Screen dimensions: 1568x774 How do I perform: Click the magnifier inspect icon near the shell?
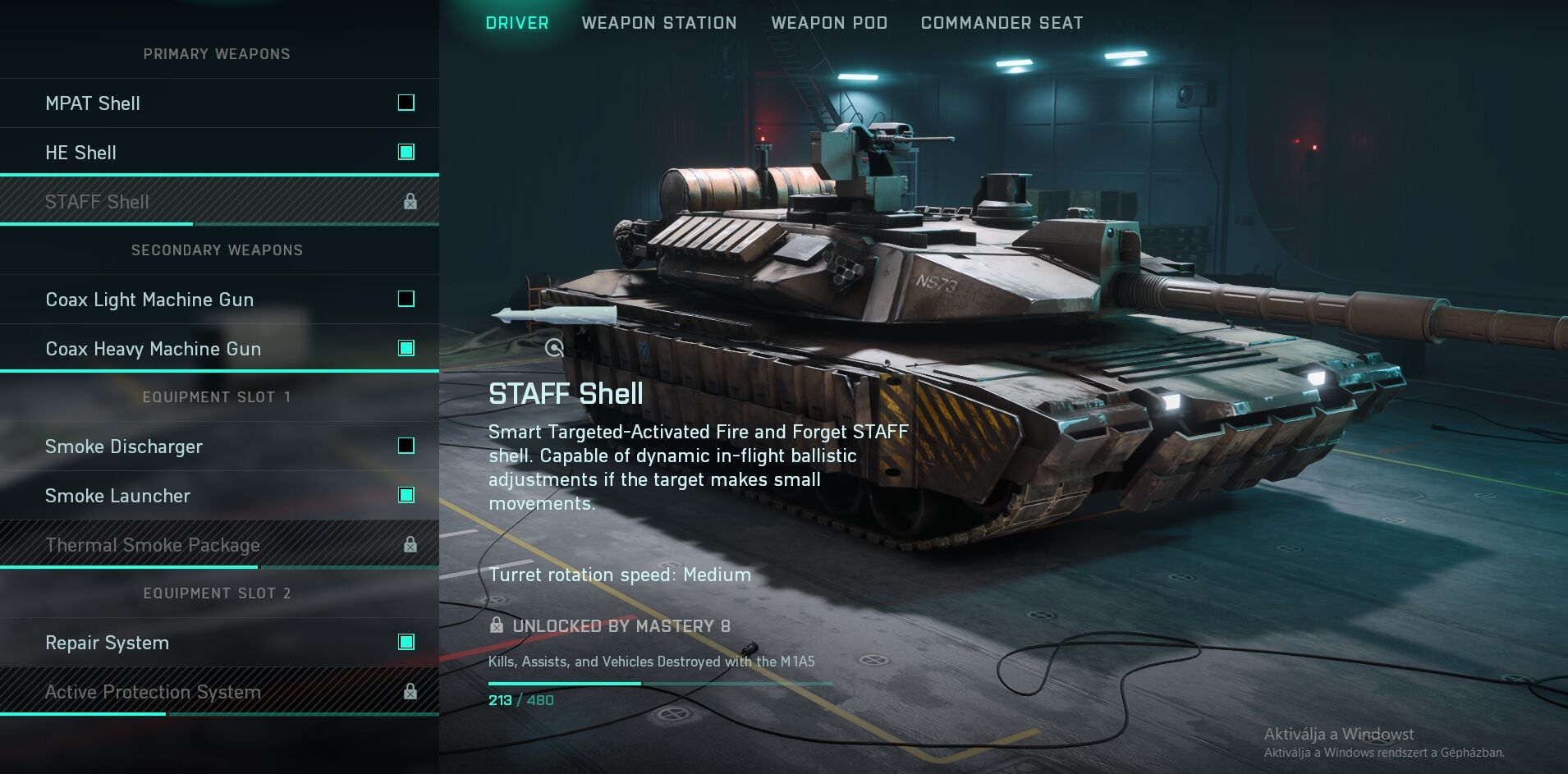coord(555,348)
